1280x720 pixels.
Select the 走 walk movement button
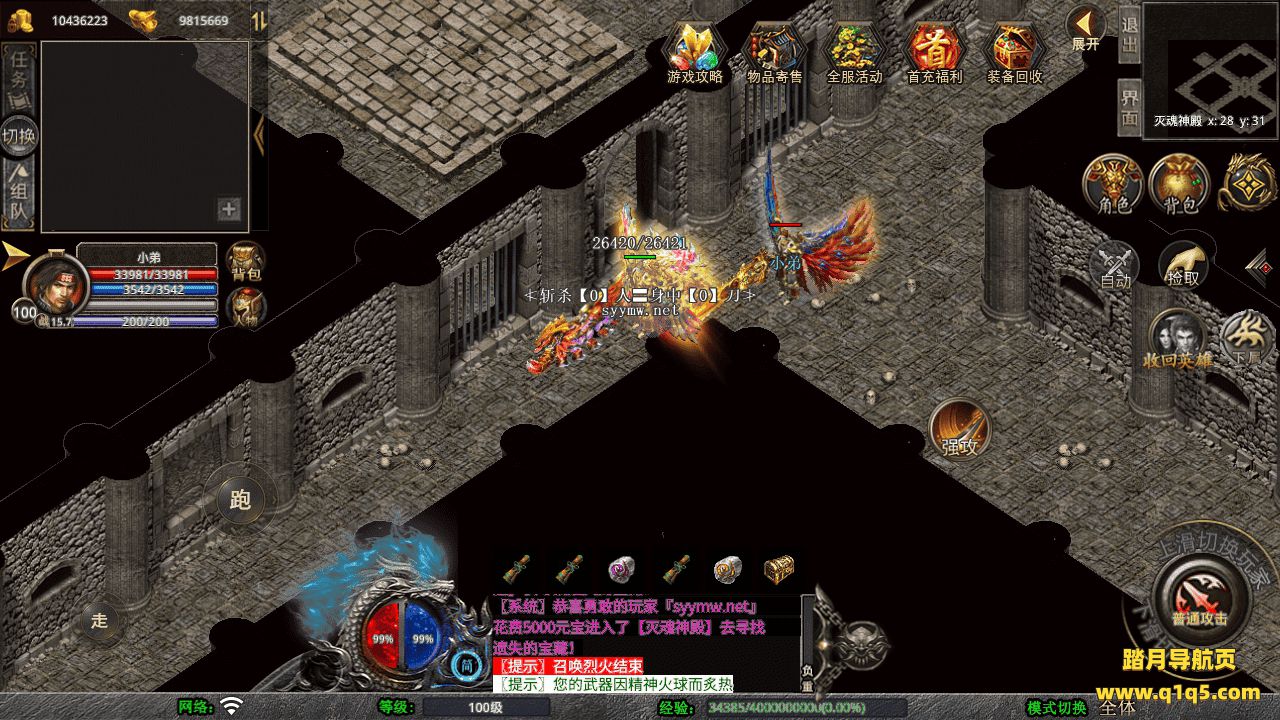tap(99, 619)
